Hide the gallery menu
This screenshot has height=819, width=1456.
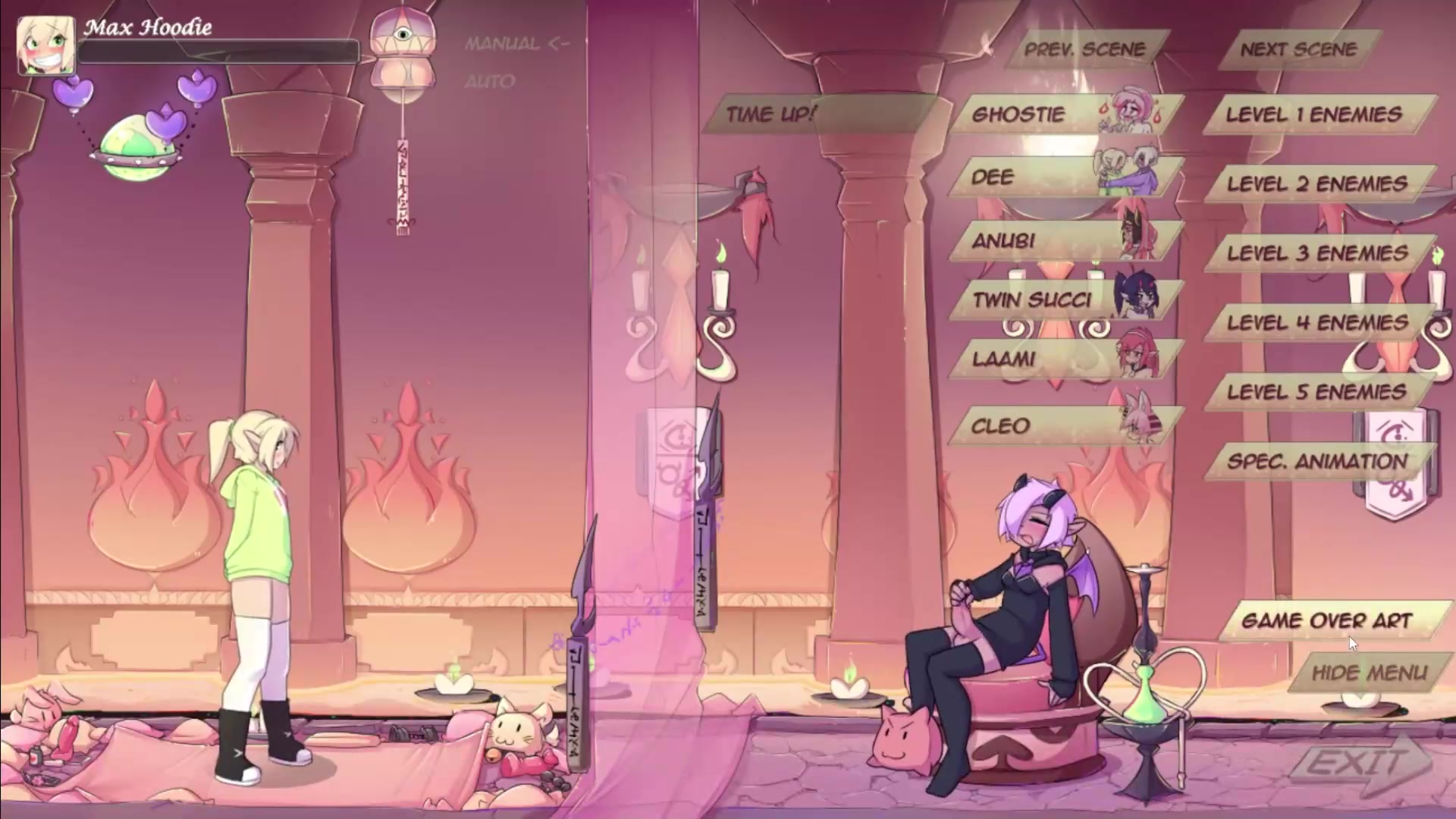[1370, 673]
